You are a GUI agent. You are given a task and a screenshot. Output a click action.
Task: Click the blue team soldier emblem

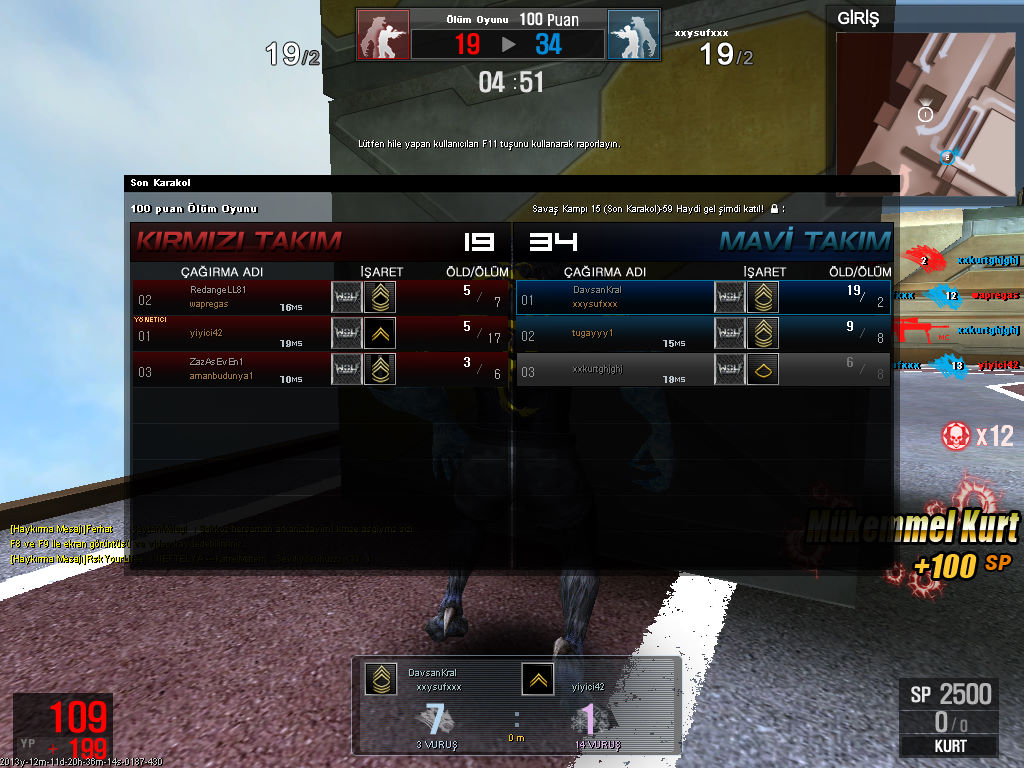634,36
